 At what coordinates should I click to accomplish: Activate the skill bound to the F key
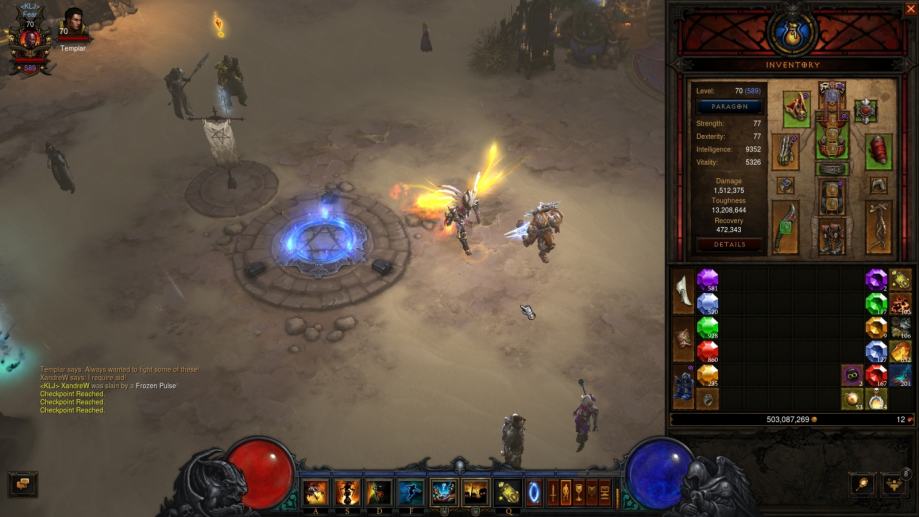(x=410, y=492)
